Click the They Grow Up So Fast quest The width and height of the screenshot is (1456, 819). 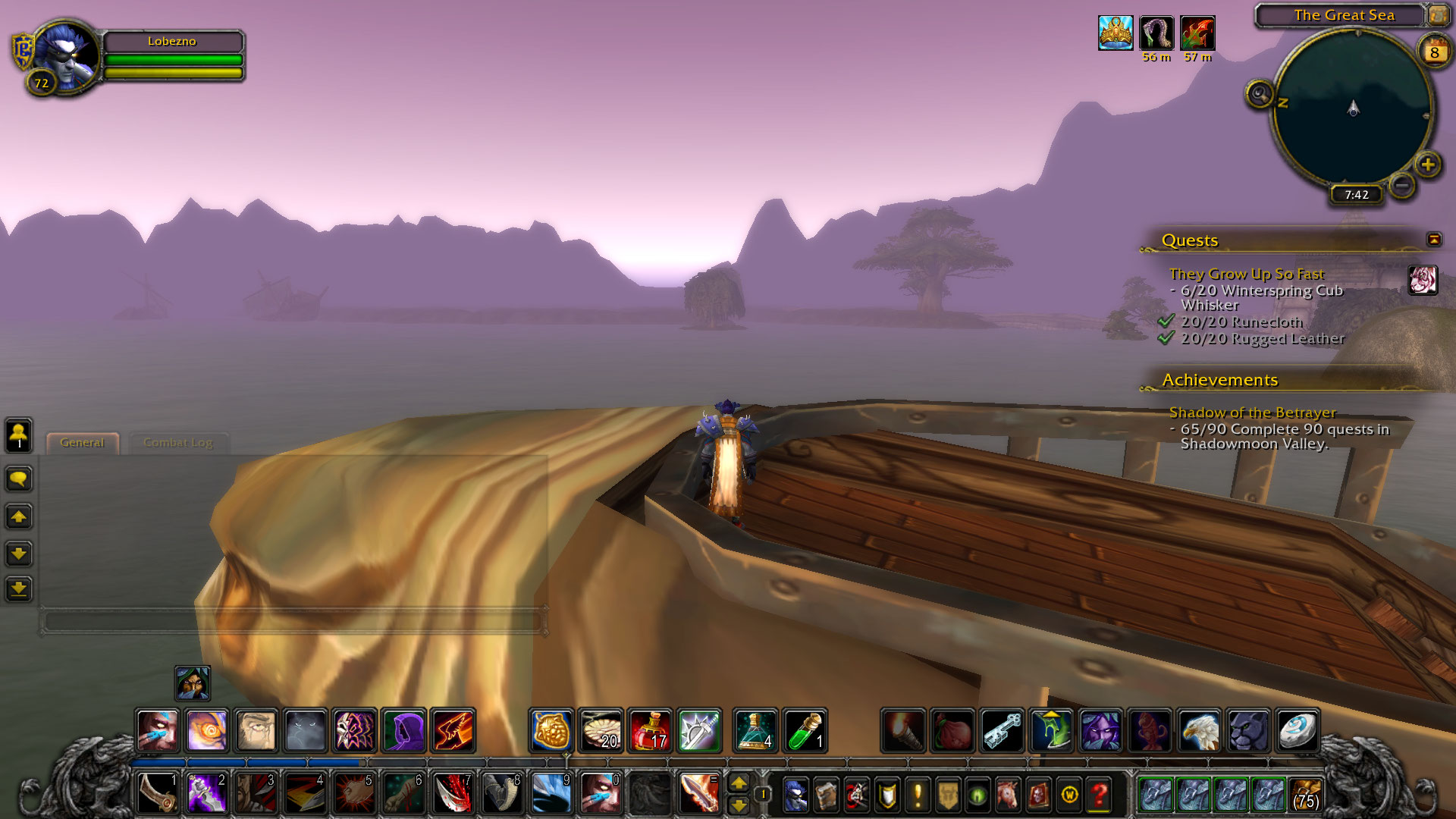1246,274
